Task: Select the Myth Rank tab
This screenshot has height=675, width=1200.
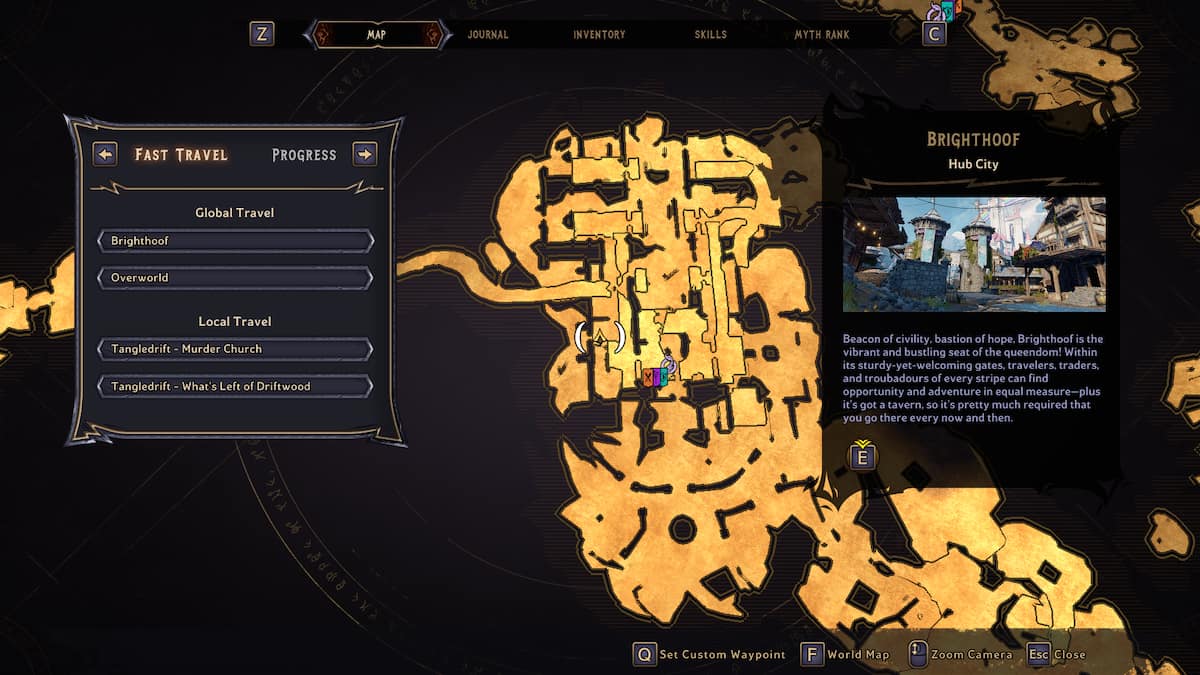Action: click(821, 35)
